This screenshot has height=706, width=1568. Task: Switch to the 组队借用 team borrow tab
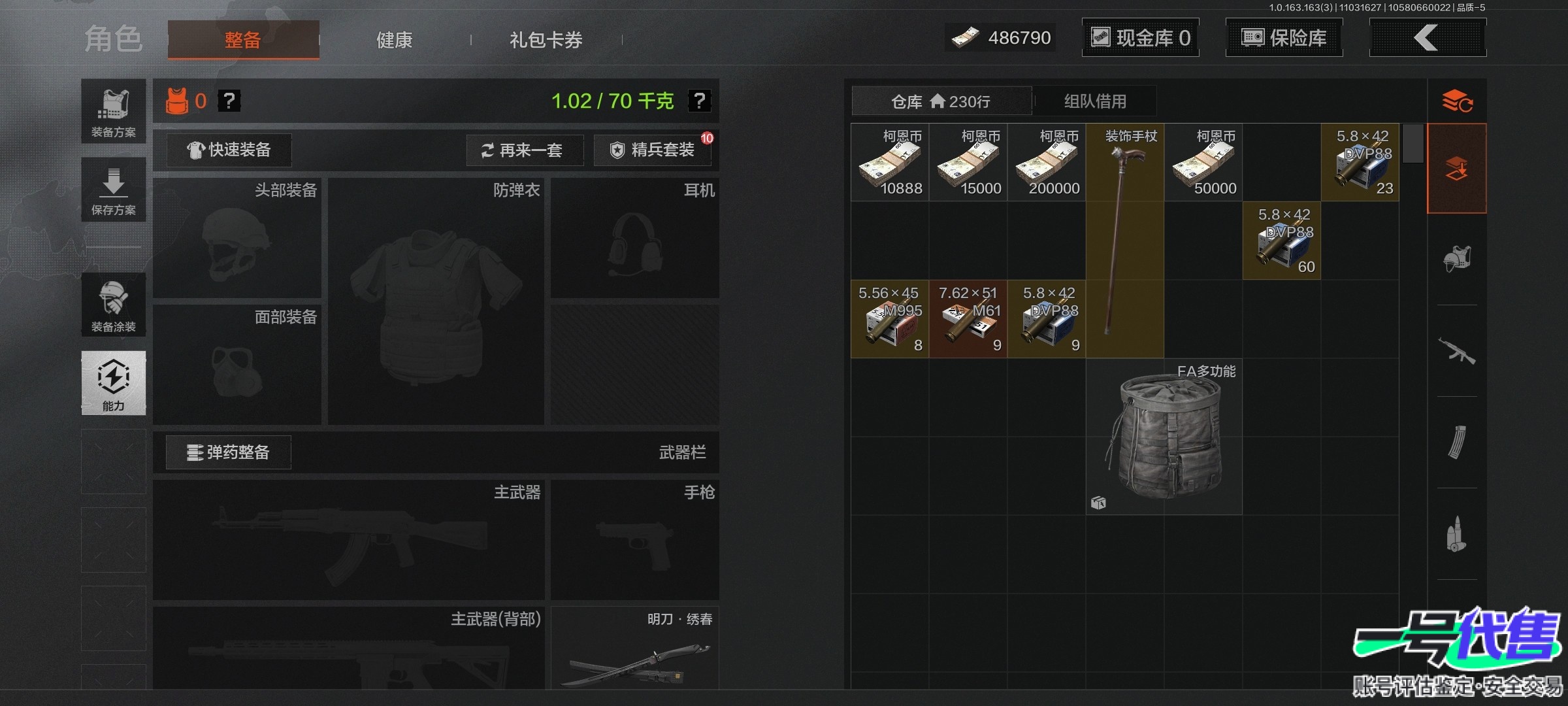1095,101
